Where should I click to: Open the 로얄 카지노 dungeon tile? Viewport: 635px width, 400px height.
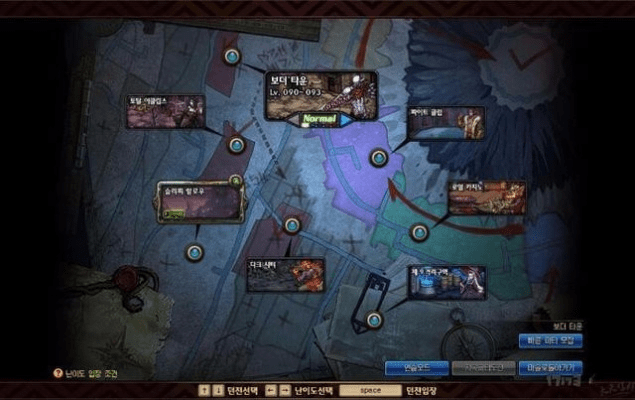click(x=486, y=197)
